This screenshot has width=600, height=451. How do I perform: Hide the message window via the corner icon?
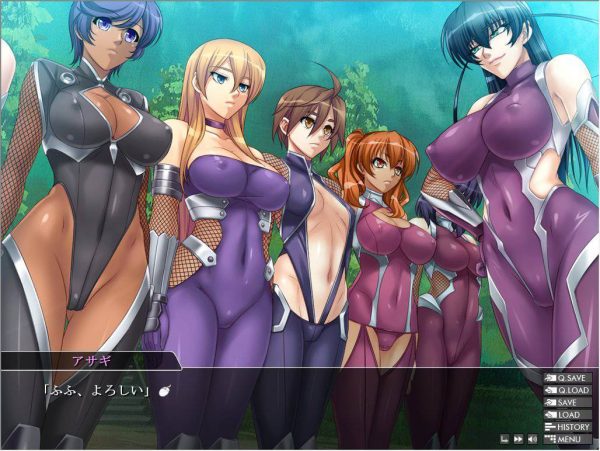pyautogui.click(x=504, y=438)
